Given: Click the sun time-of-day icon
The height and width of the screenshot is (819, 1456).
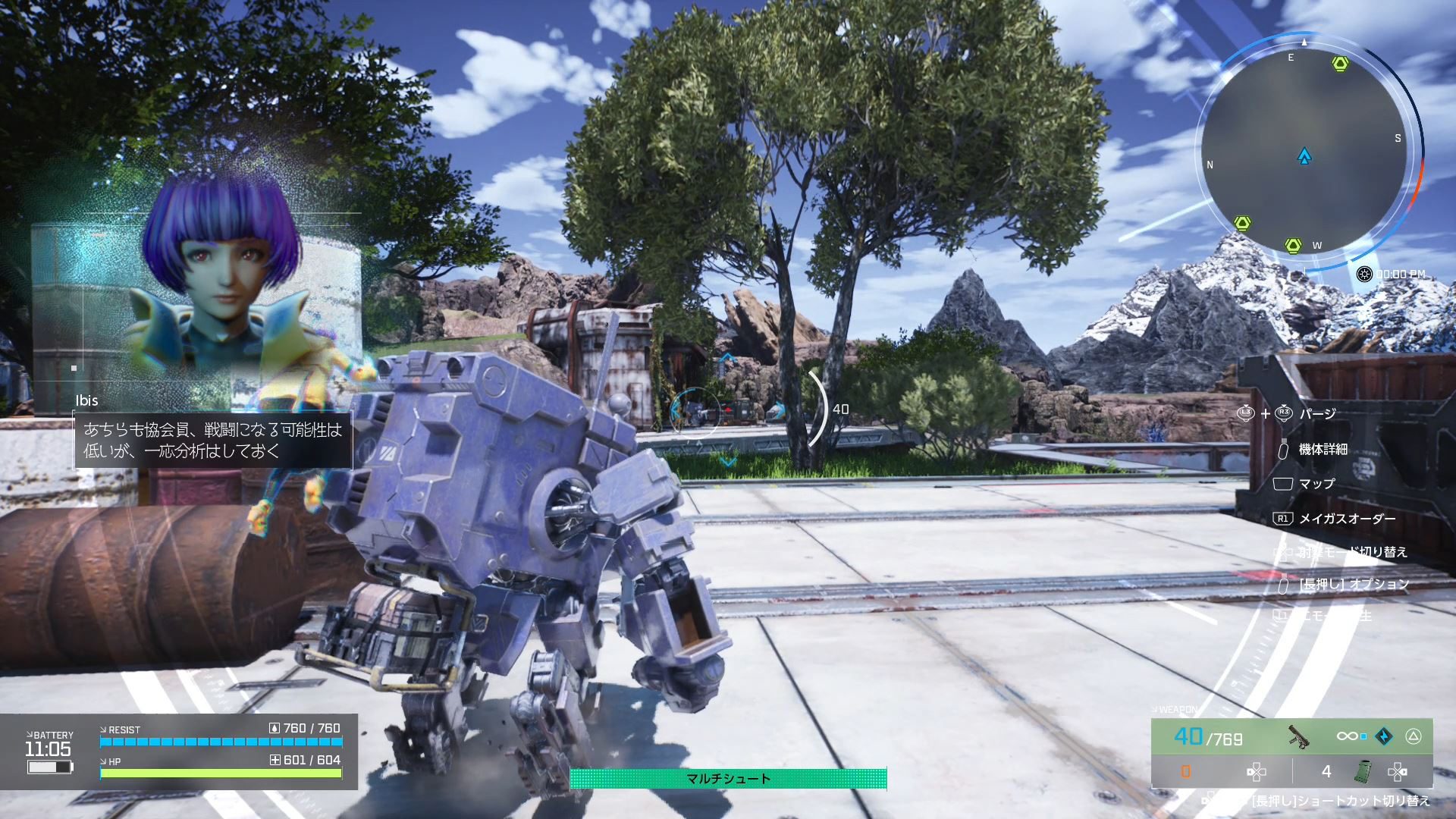Looking at the screenshot, I should tap(1364, 275).
